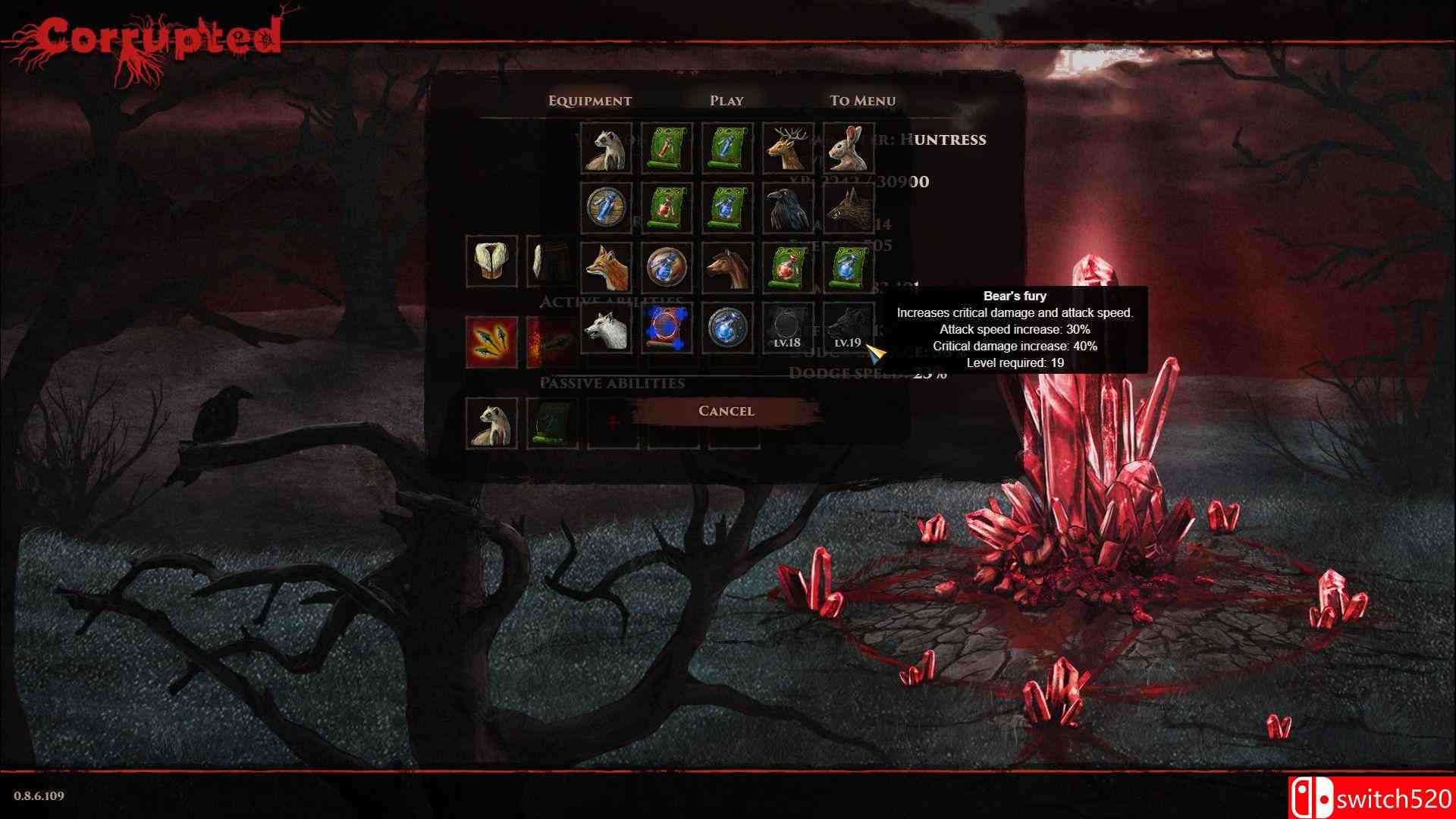1456x819 pixels.
Task: Click the locked Bear's fury Lv.19 ability
Action: click(849, 328)
